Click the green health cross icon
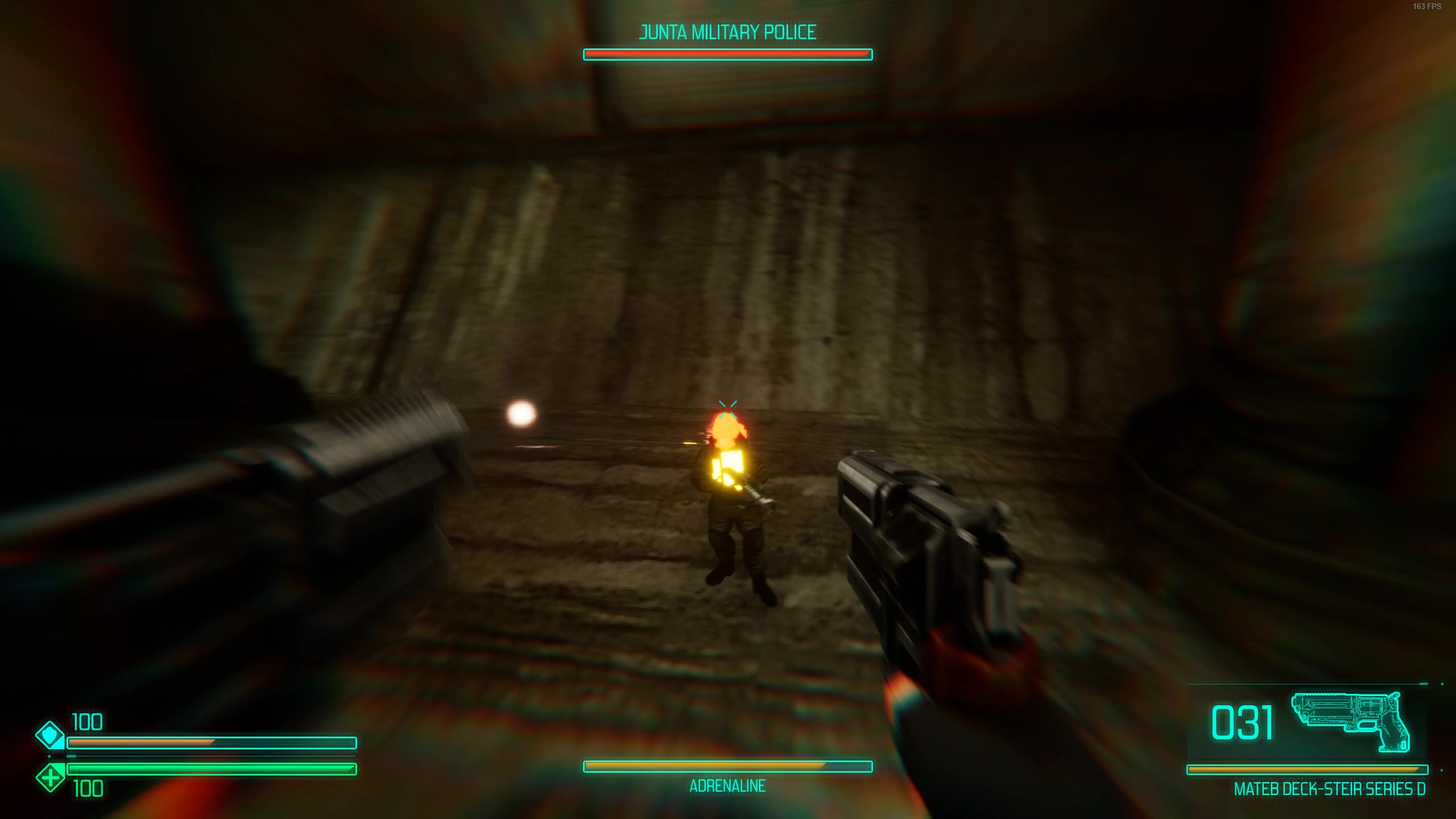 pos(50,777)
